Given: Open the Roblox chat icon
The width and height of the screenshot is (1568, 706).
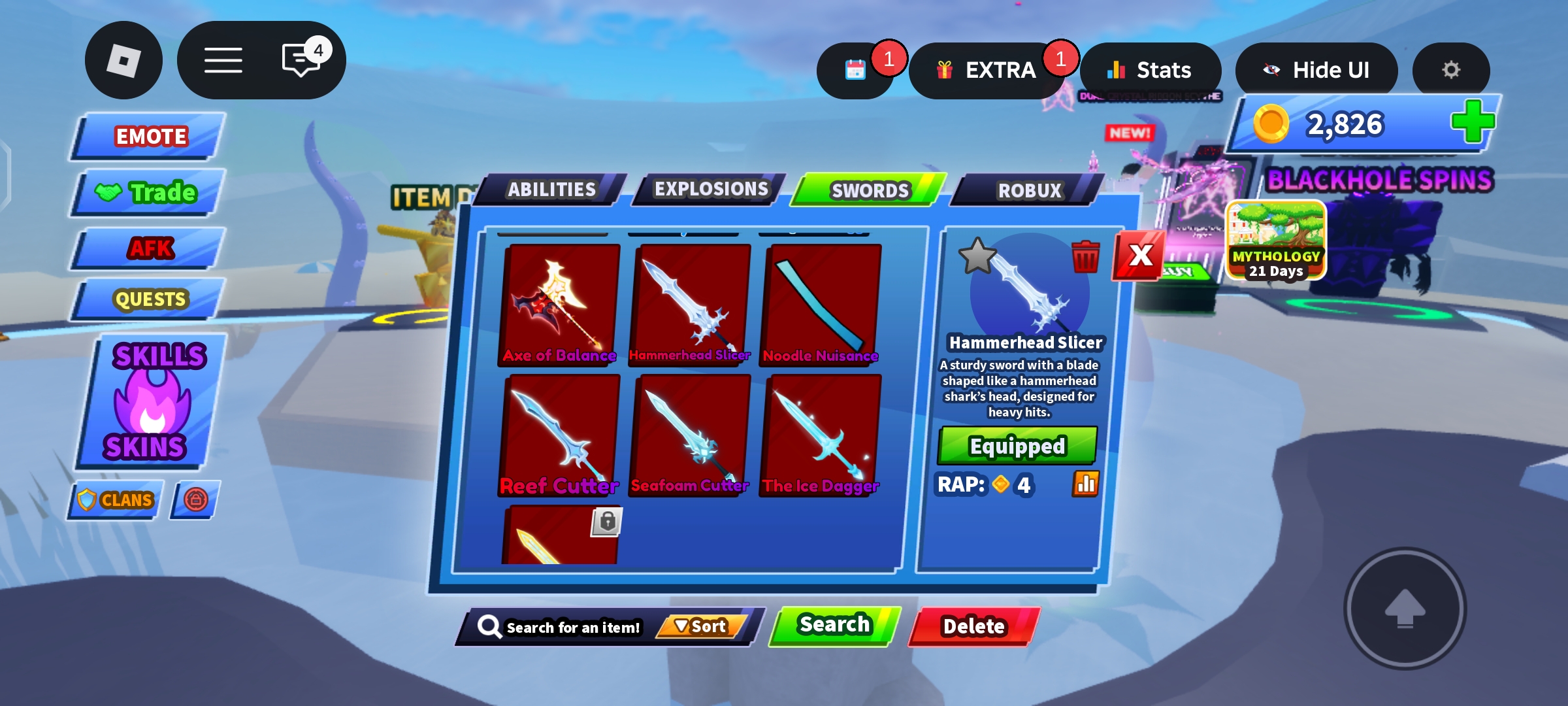Looking at the screenshot, I should click(x=301, y=60).
